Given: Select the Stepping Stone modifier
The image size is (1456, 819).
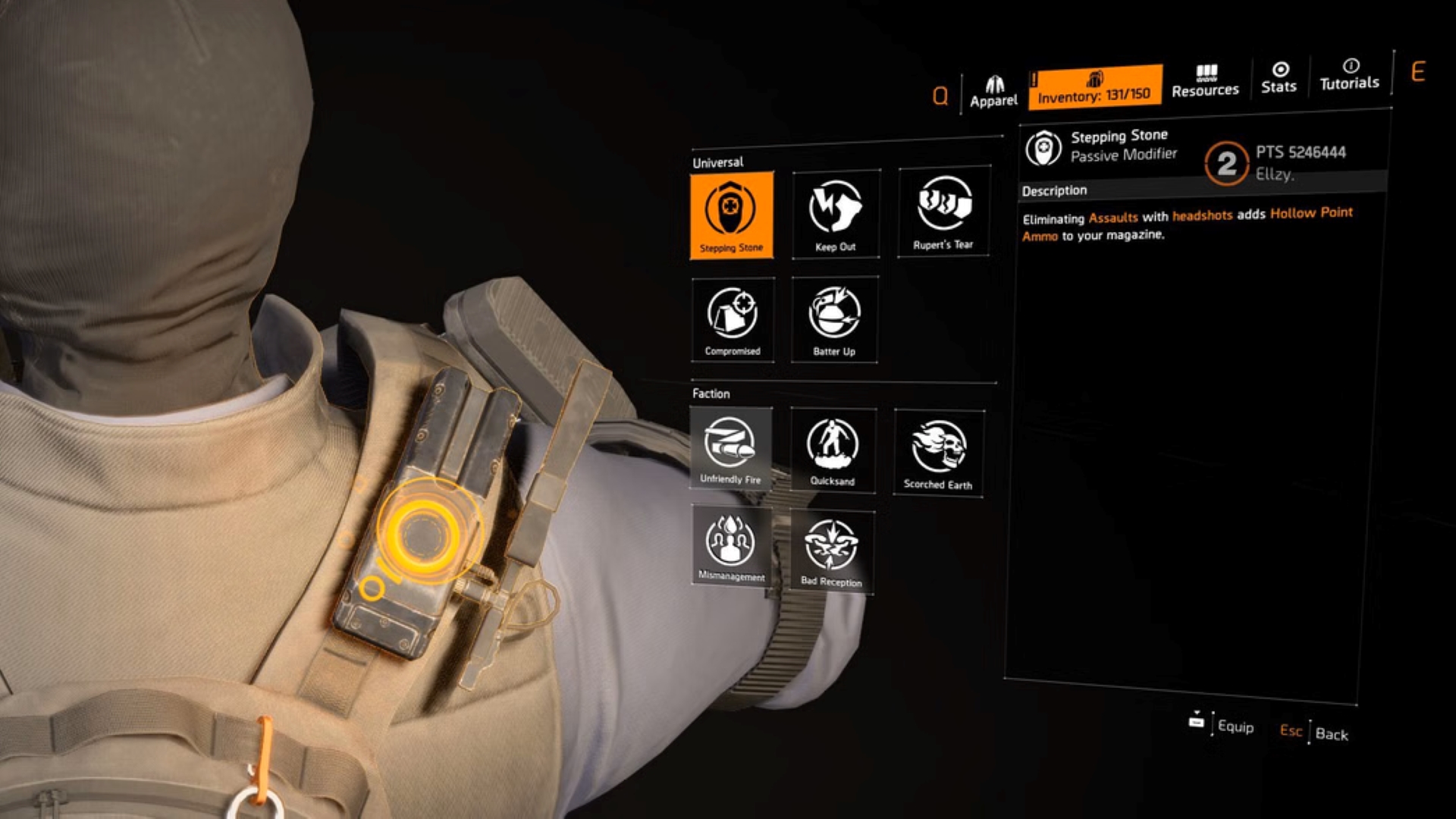Looking at the screenshot, I should tap(732, 215).
